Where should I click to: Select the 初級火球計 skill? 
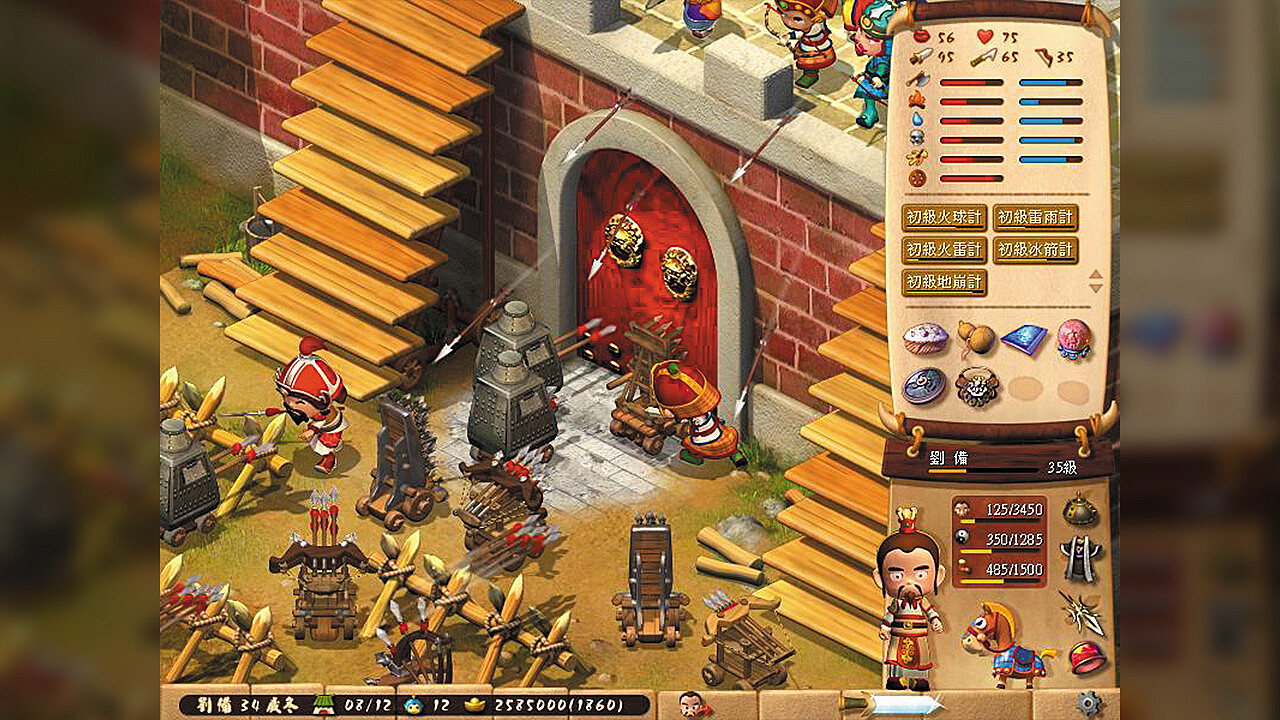[944, 218]
